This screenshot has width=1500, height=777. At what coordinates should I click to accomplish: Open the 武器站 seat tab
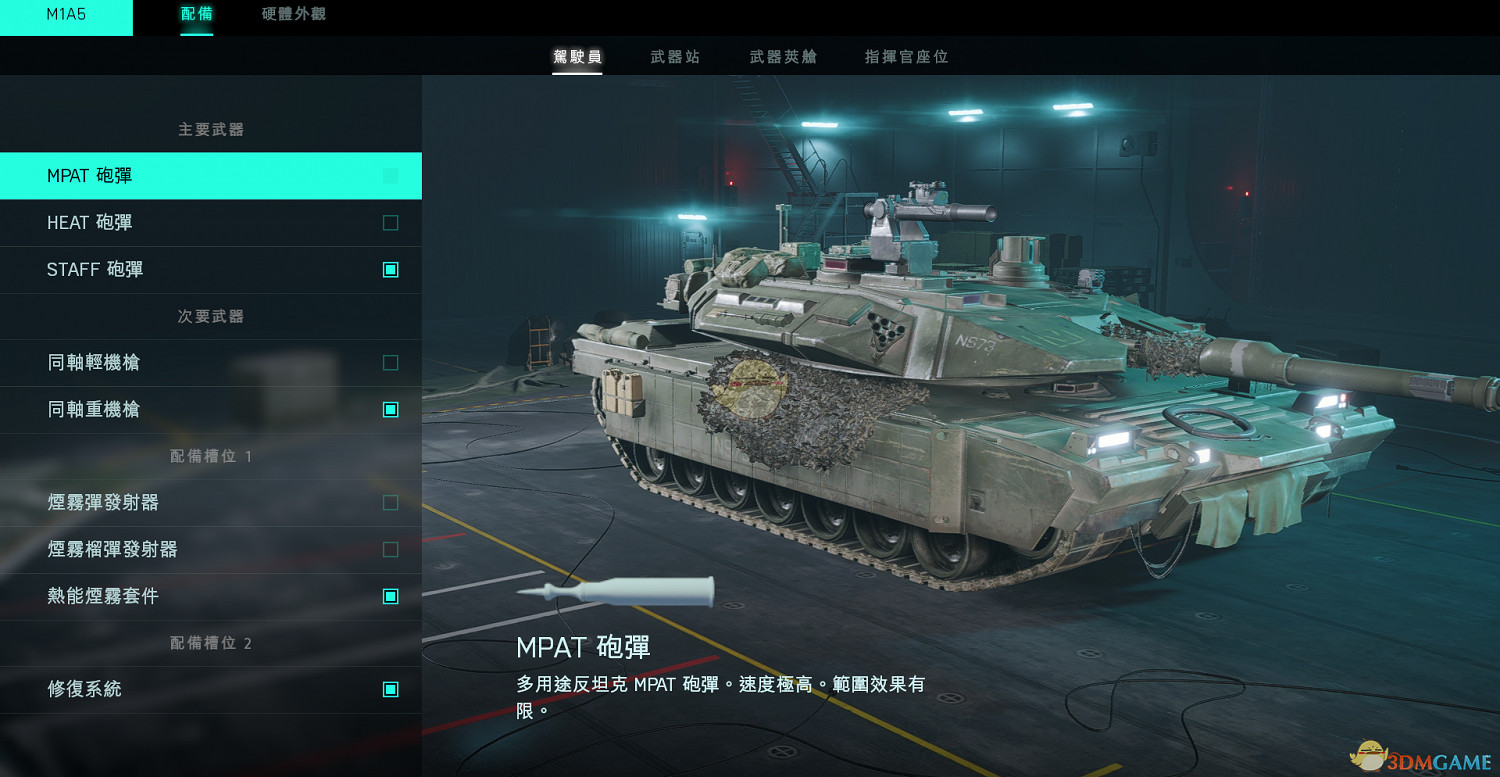tap(673, 56)
